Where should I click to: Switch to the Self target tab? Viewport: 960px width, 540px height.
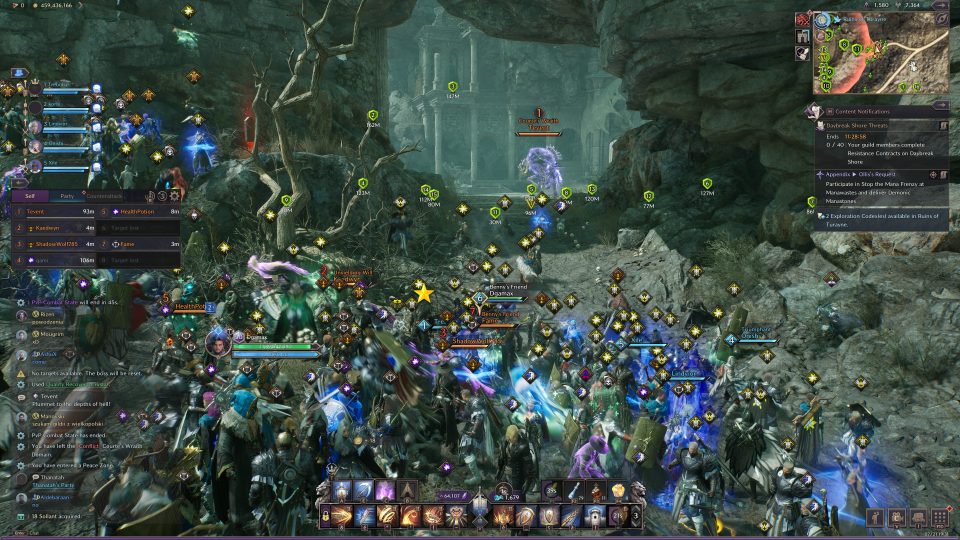pyautogui.click(x=31, y=196)
